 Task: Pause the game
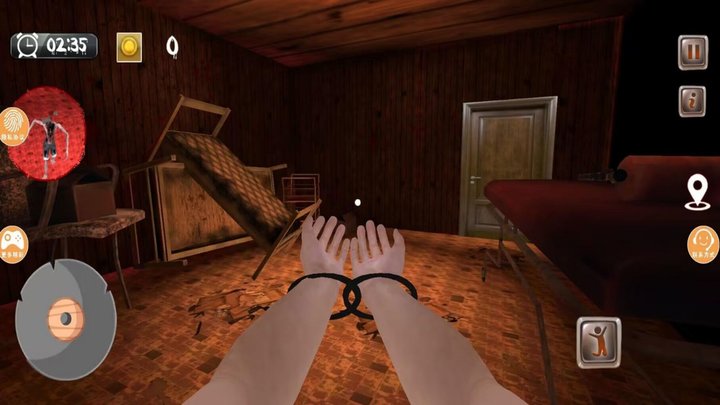(x=692, y=51)
